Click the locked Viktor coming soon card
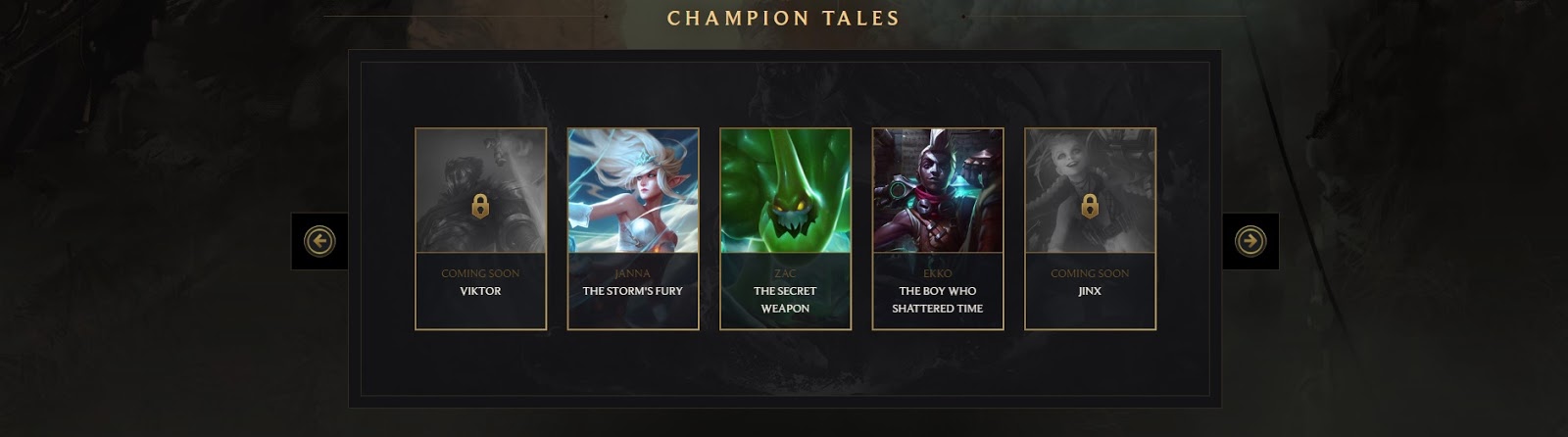1568x437 pixels. pos(480,228)
